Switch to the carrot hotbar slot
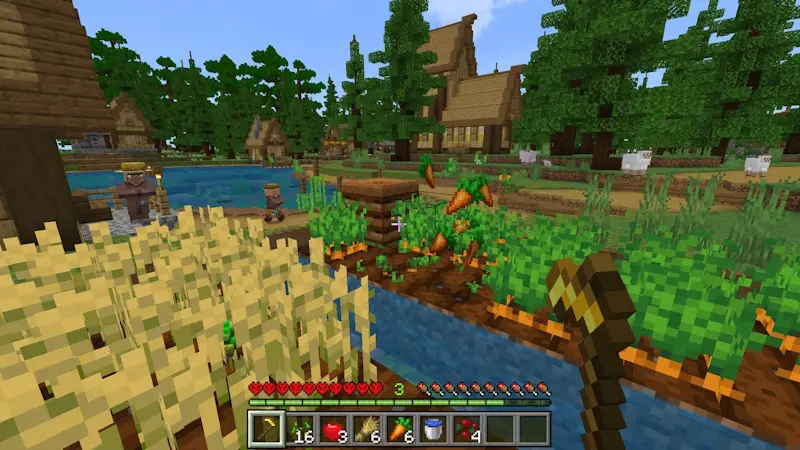Screen dimensions: 800x450 tap(399, 429)
